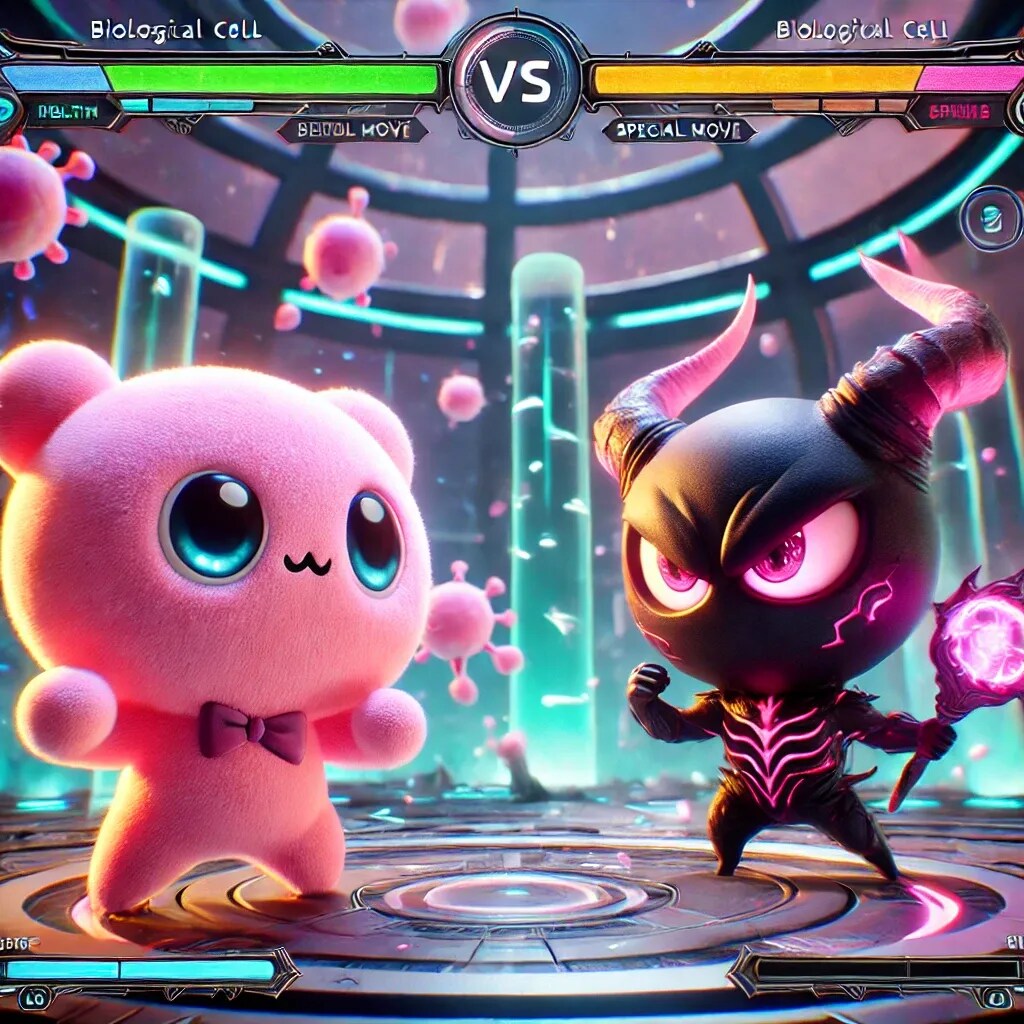This screenshot has width=1024, height=1024.
Task: Click the central VS emblem
Action: (515, 82)
